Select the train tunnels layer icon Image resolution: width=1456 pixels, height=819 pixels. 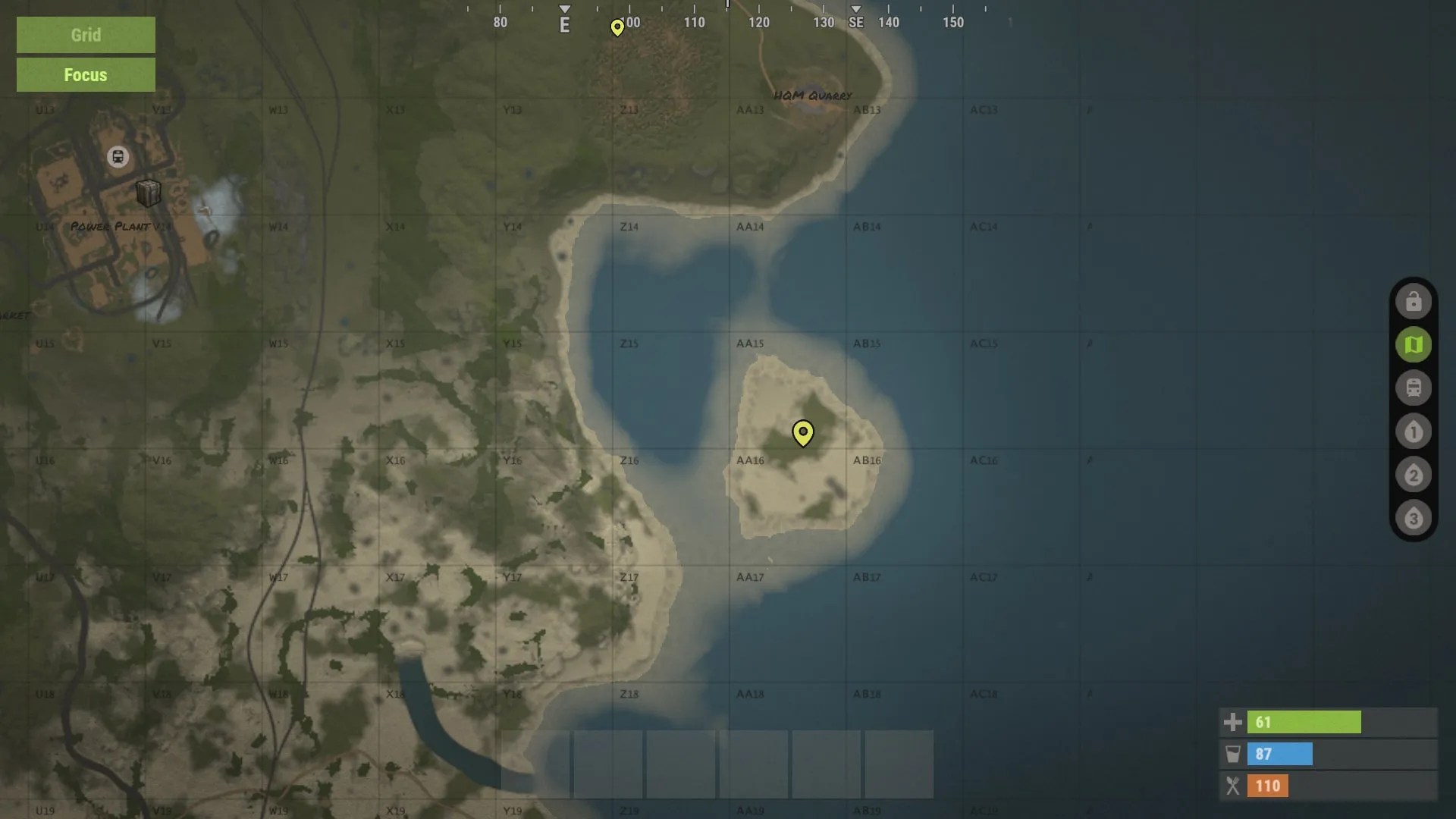[1414, 388]
